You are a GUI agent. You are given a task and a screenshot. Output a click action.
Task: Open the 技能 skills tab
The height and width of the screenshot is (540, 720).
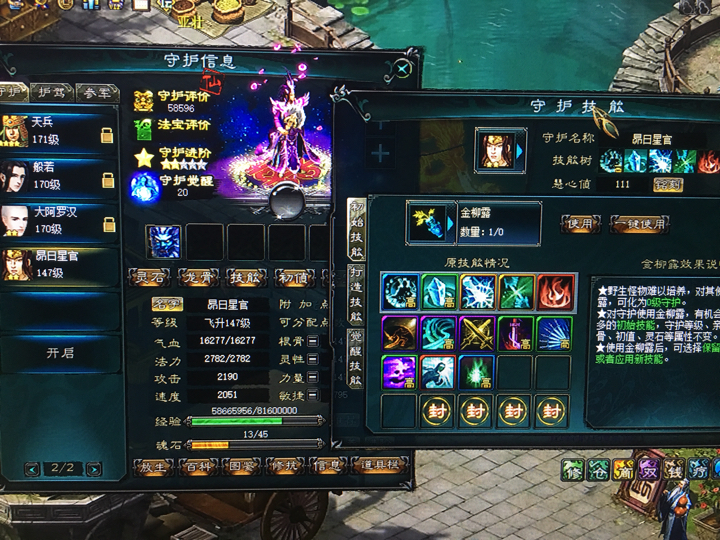245,276
